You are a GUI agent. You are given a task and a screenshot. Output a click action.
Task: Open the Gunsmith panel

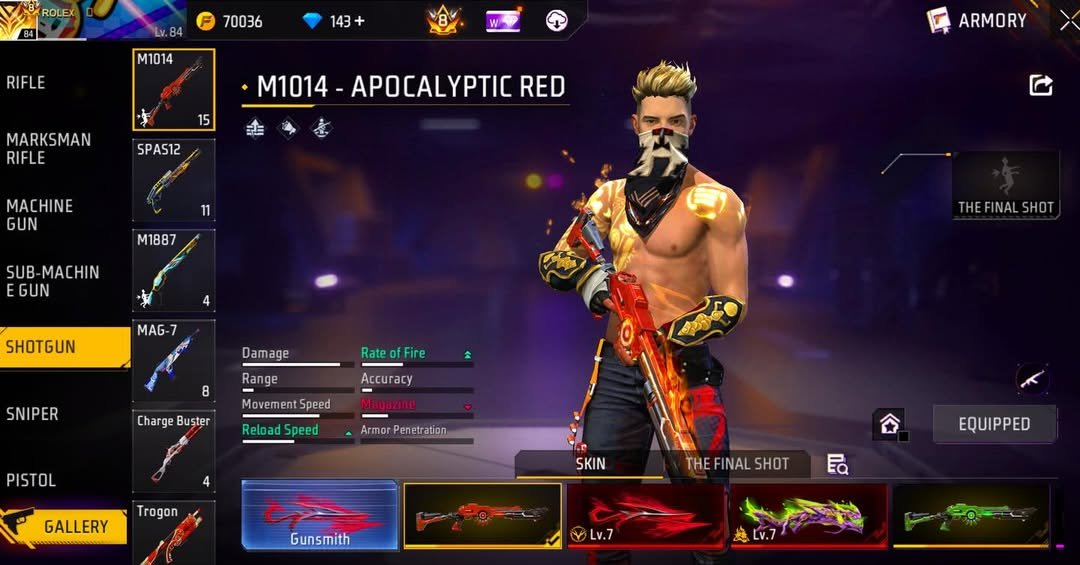click(320, 515)
